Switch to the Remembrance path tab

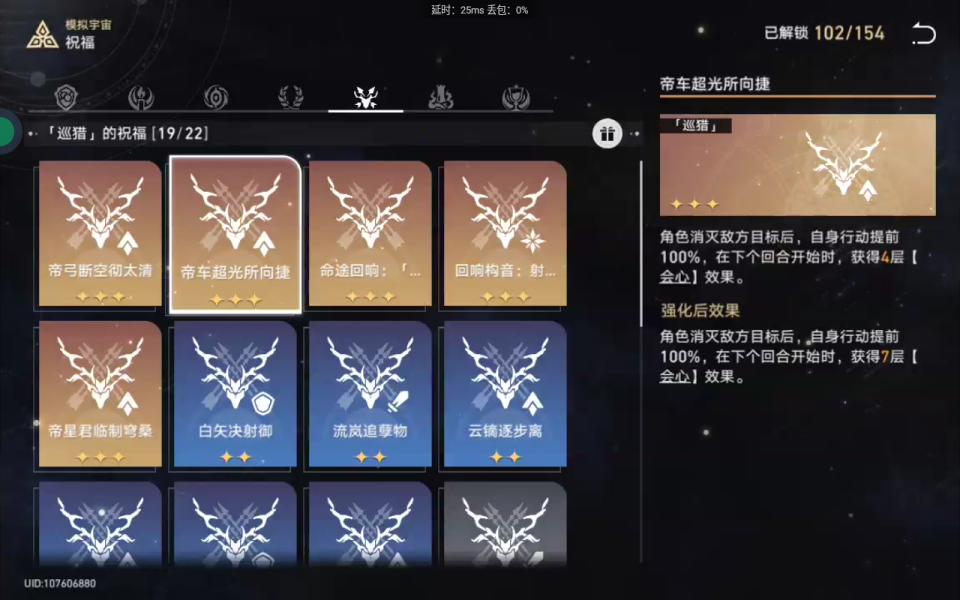point(141,97)
